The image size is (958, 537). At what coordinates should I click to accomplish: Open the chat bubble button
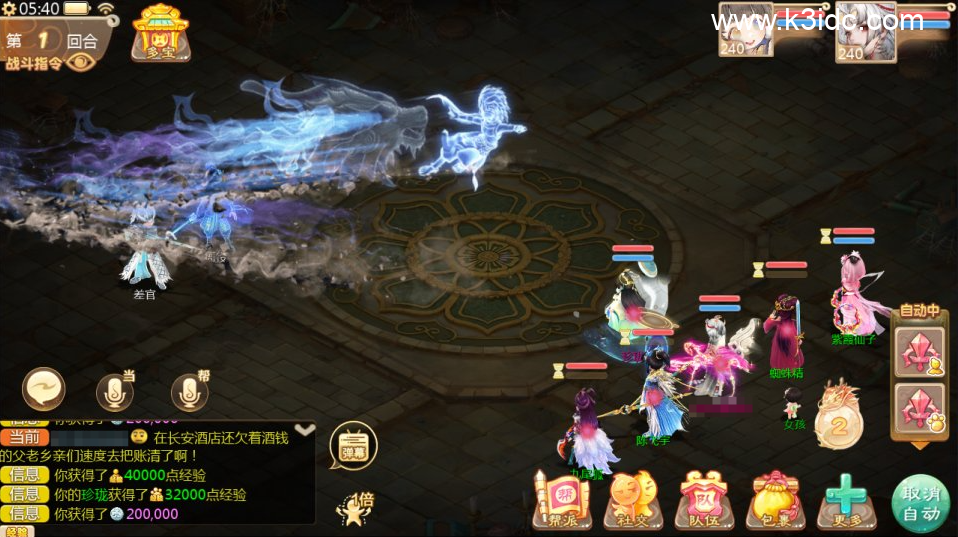[x=44, y=389]
